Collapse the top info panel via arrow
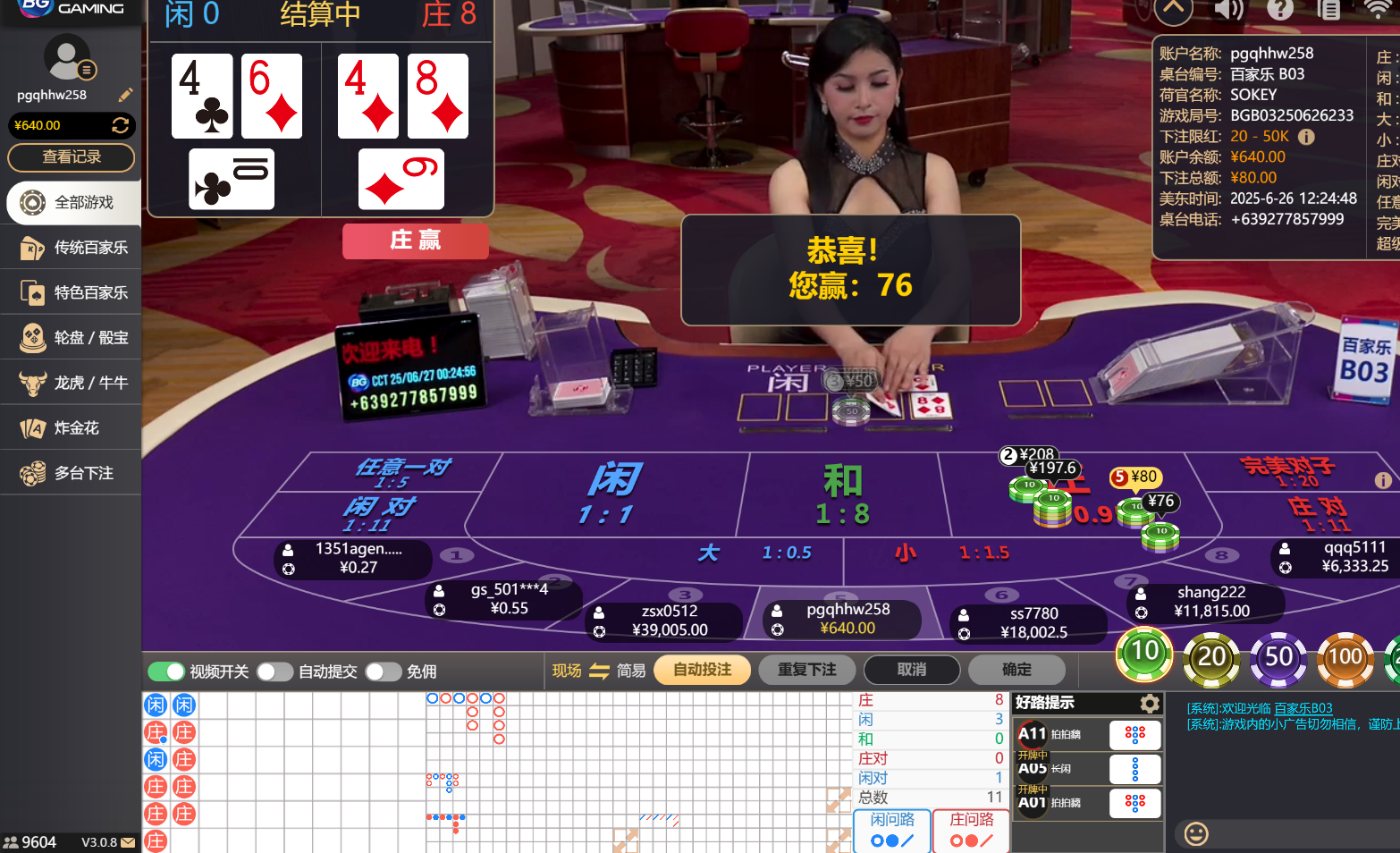Viewport: 1400px width, 853px height. click(x=1173, y=11)
